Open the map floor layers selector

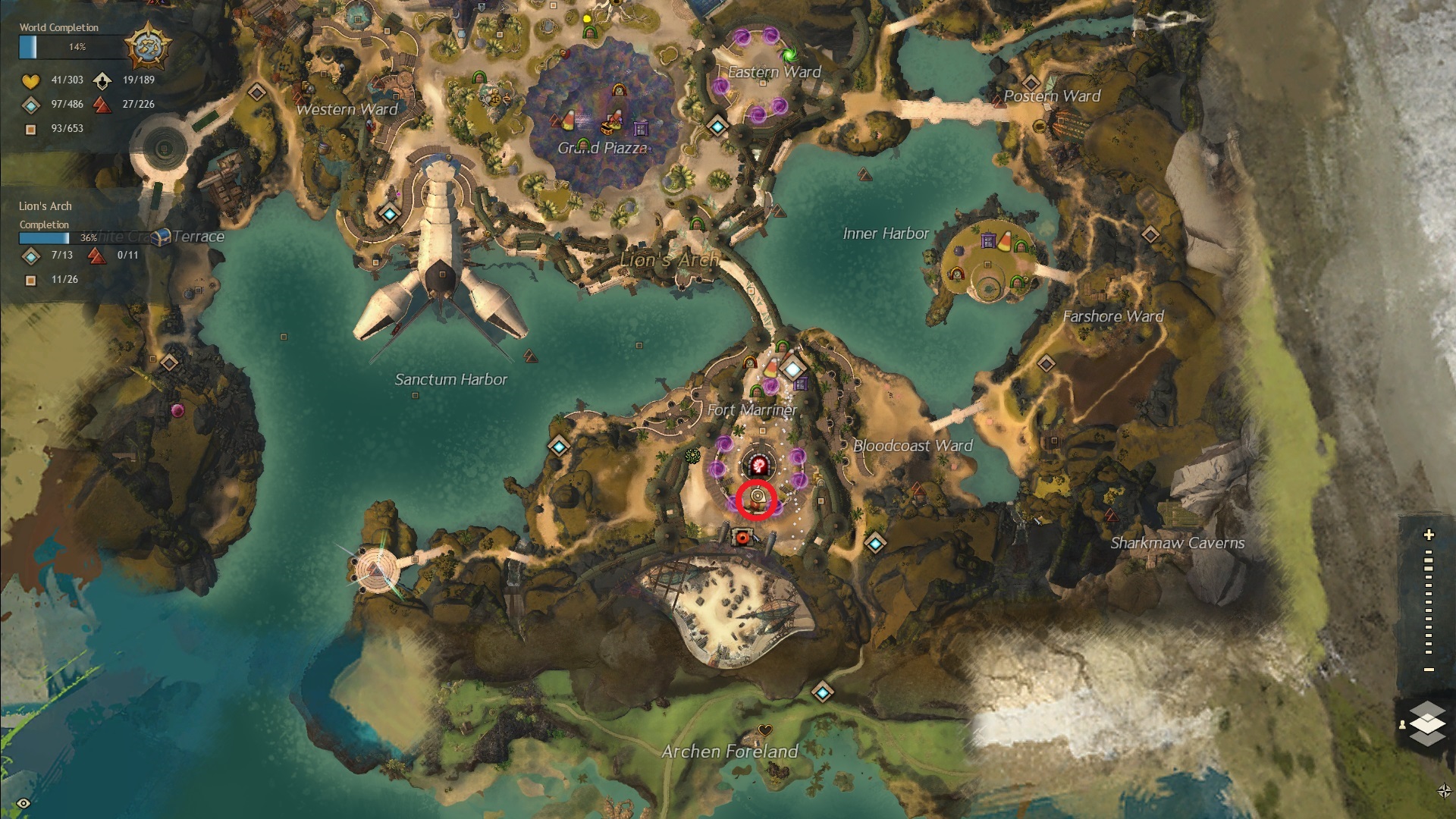pos(1427,723)
